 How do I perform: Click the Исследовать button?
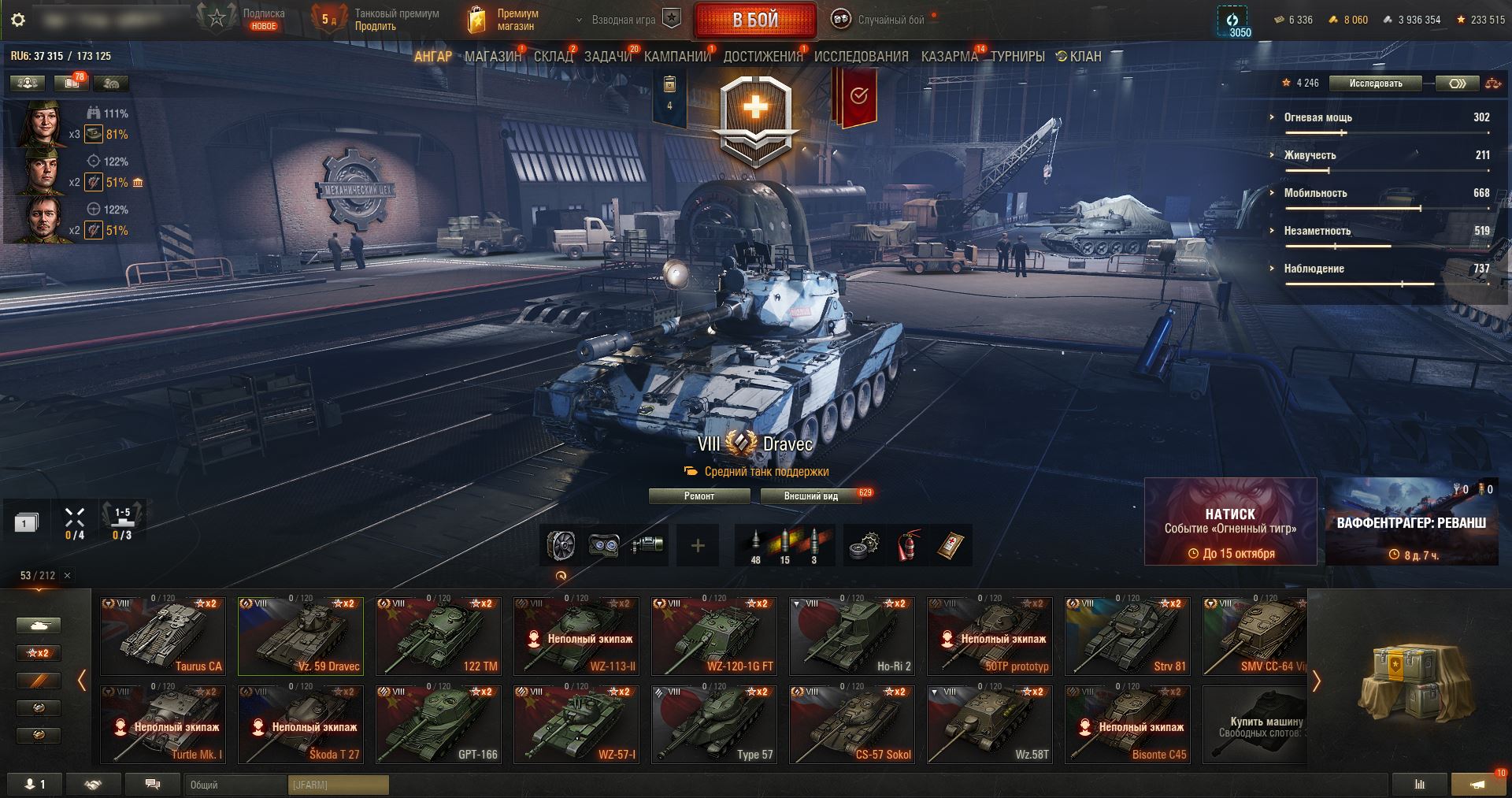(x=1375, y=84)
